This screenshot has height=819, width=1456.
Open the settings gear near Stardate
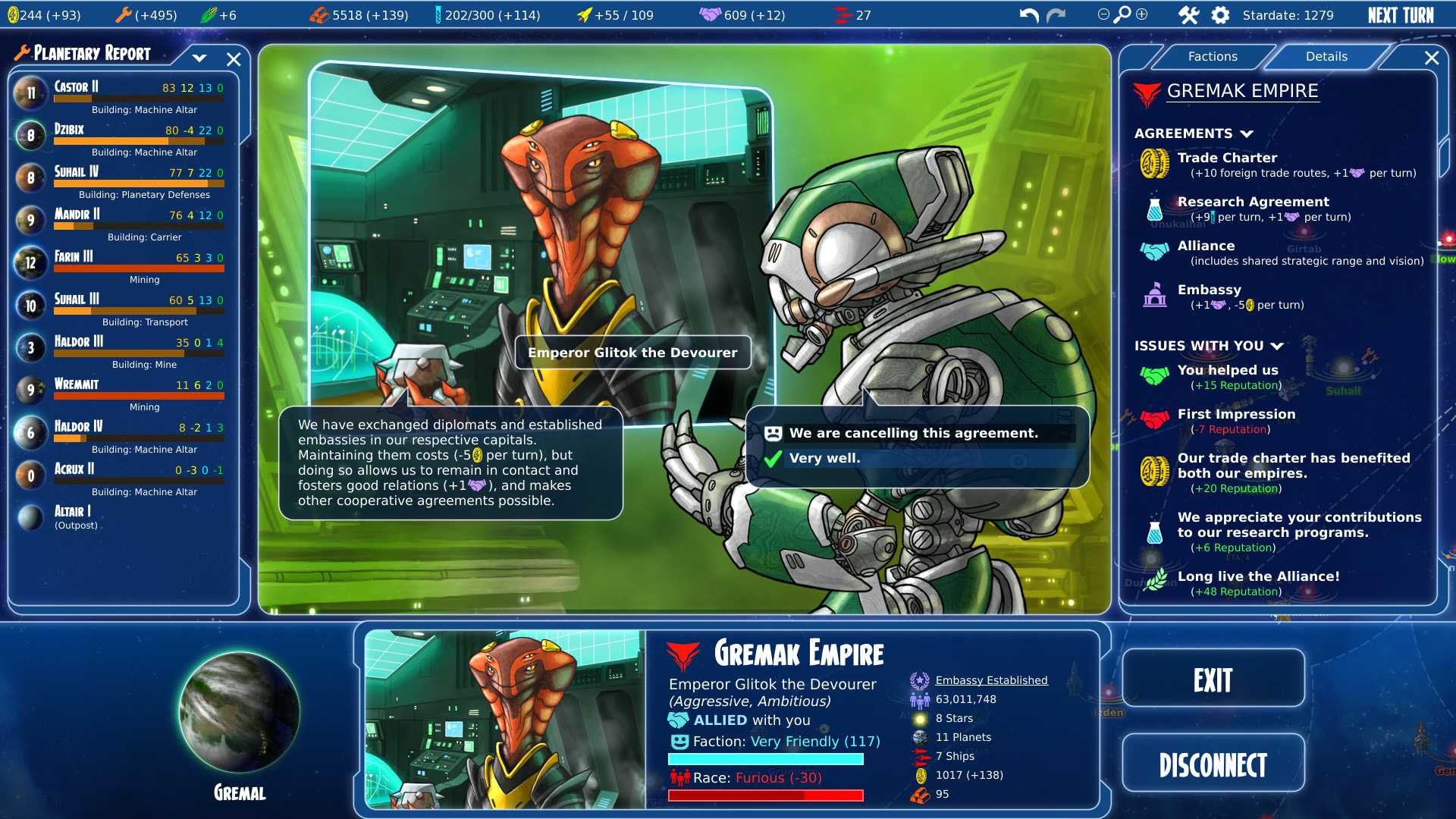[1221, 14]
